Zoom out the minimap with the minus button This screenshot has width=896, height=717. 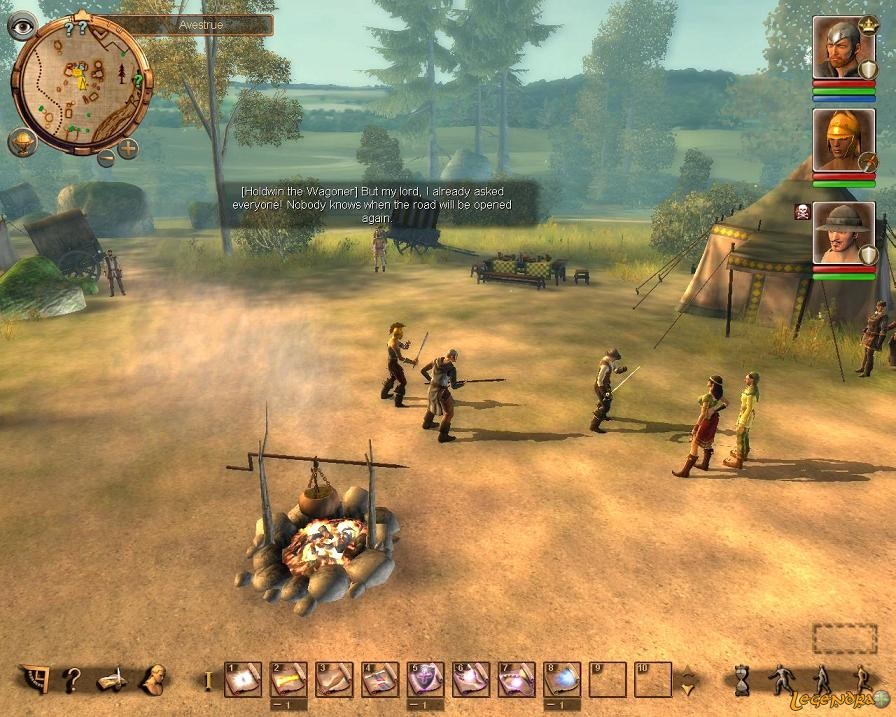coord(105,157)
